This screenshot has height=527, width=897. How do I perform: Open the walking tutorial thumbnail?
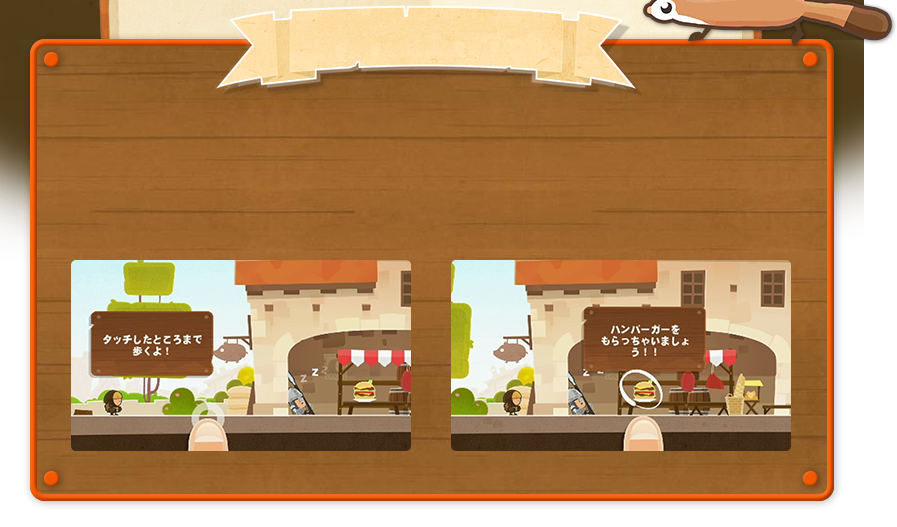pyautogui.click(x=240, y=355)
